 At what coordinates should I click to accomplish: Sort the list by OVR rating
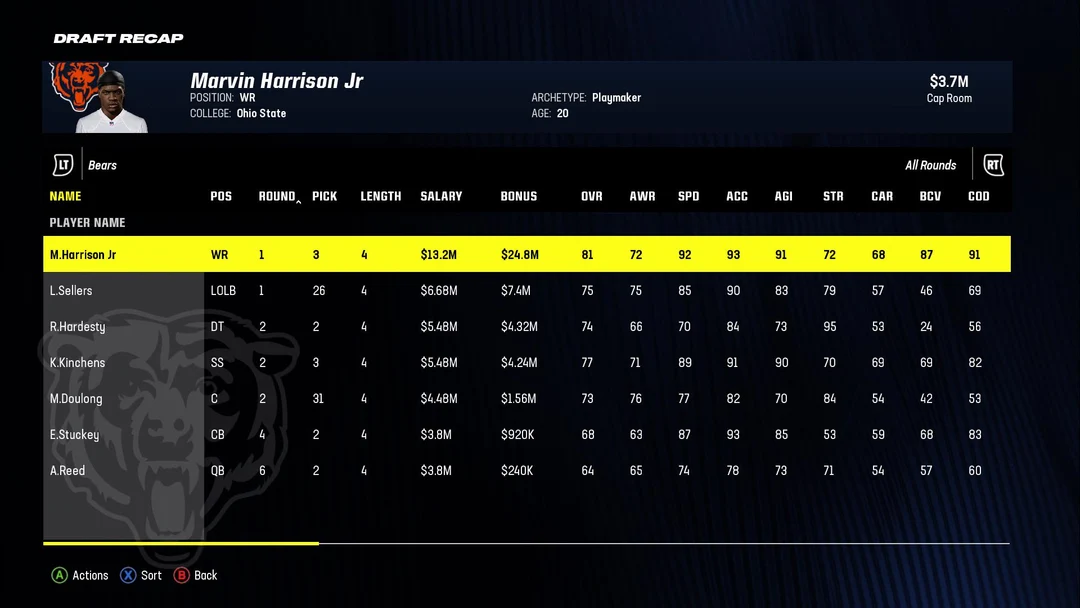pyautogui.click(x=592, y=196)
